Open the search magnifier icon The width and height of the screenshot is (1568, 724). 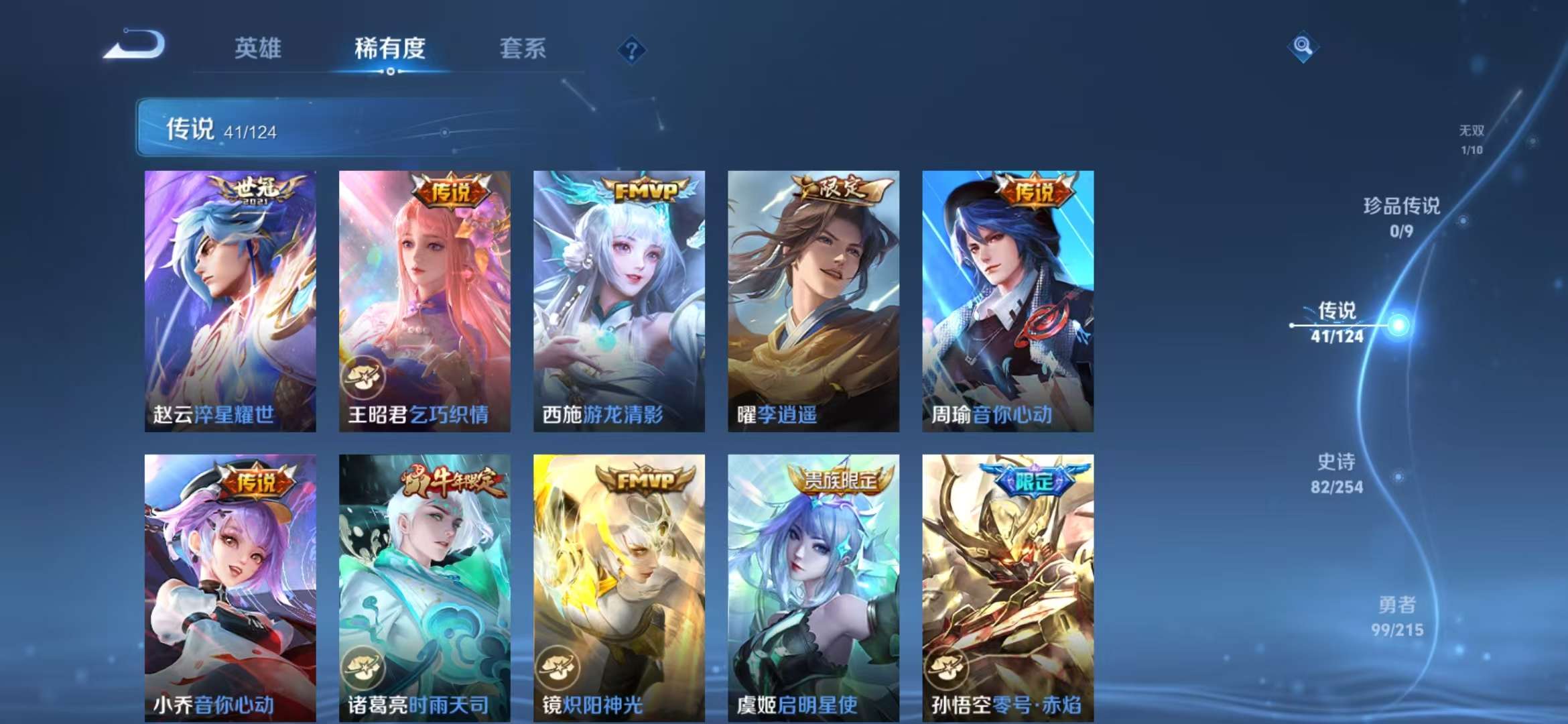pos(1303,47)
